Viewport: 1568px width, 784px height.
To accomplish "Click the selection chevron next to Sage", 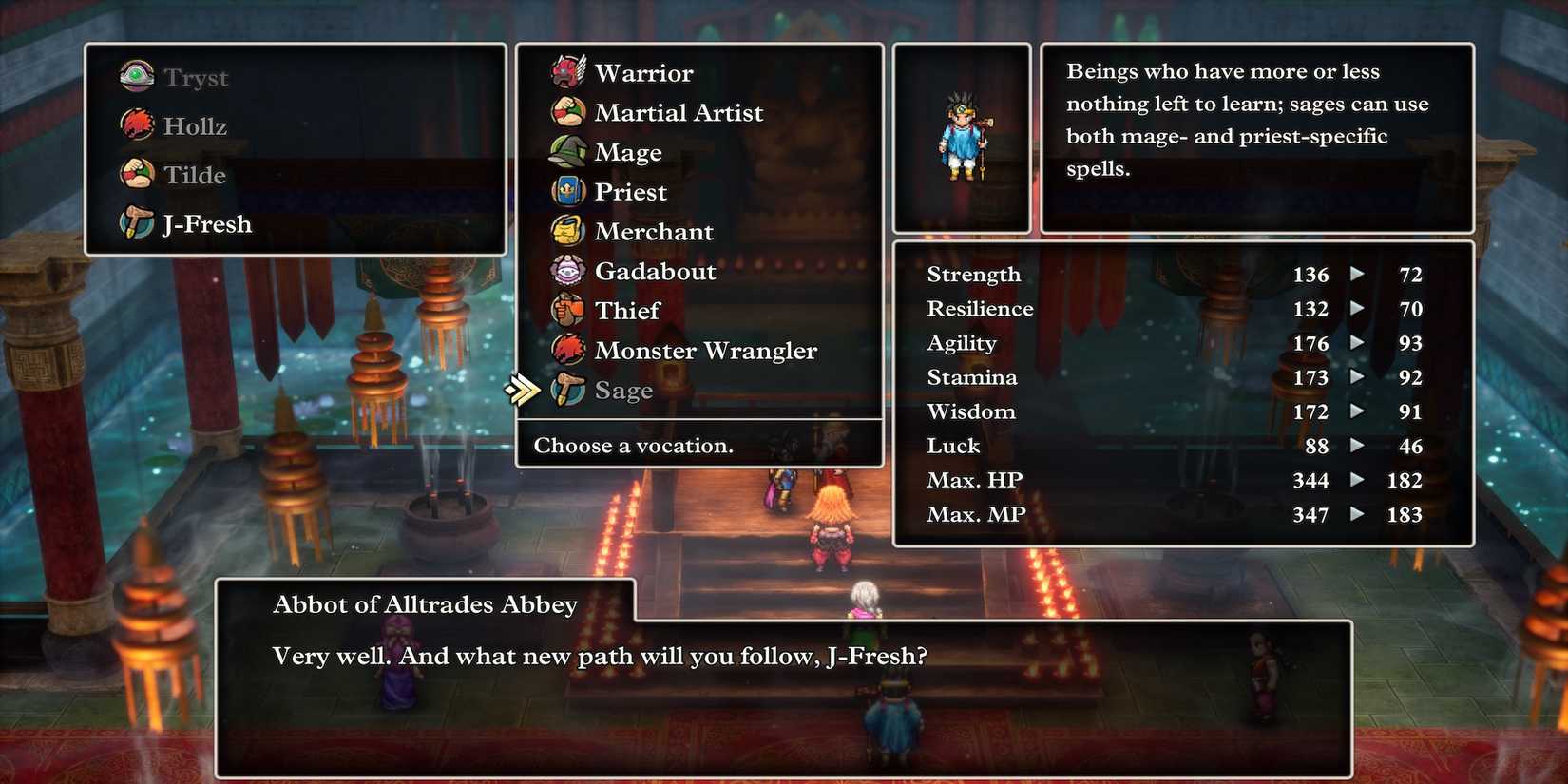I will [522, 389].
